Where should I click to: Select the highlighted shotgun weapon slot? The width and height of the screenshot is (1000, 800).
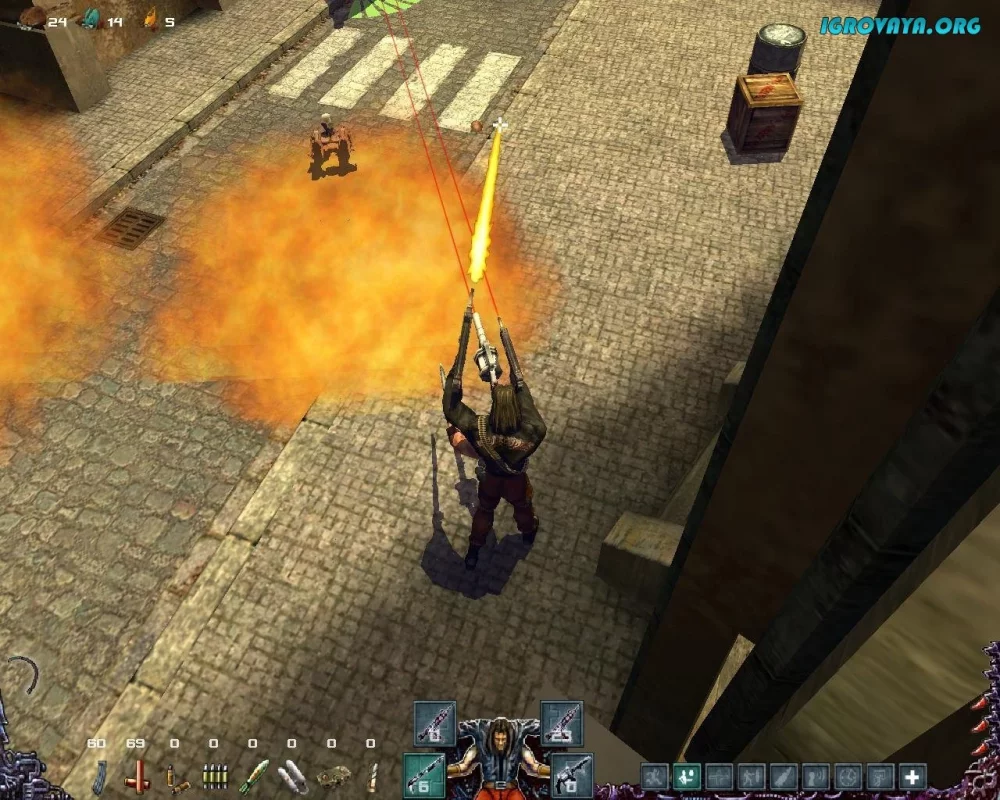click(x=424, y=774)
